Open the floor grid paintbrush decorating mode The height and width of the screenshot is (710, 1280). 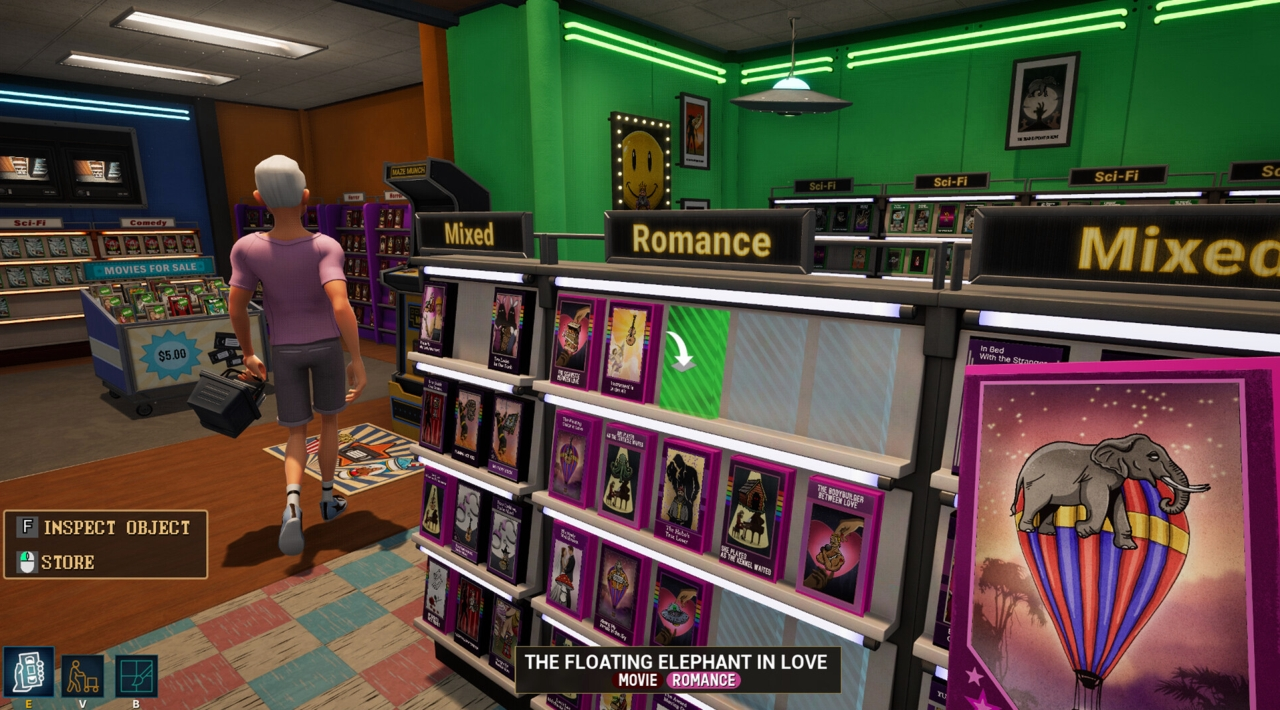(x=136, y=676)
